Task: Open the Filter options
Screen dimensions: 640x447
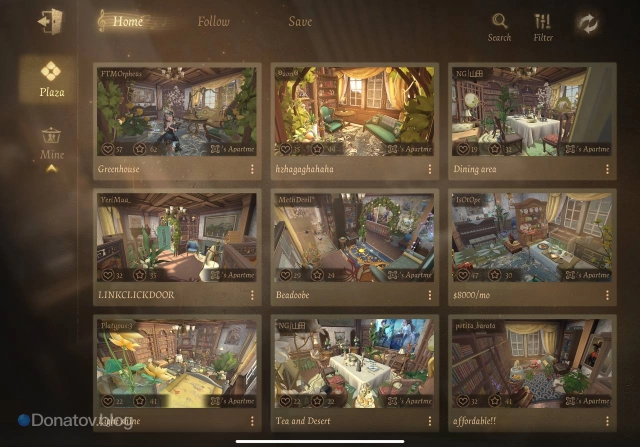Action: [543, 26]
